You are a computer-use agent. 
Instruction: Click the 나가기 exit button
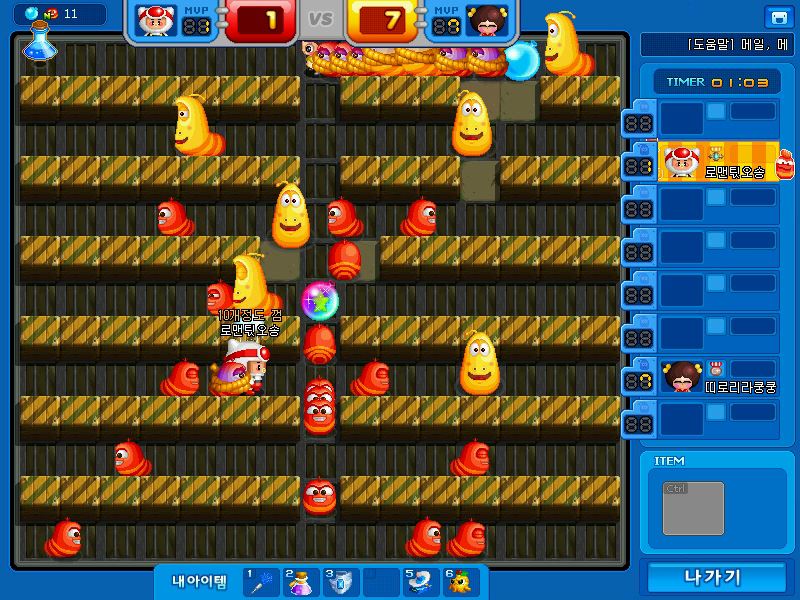(712, 577)
